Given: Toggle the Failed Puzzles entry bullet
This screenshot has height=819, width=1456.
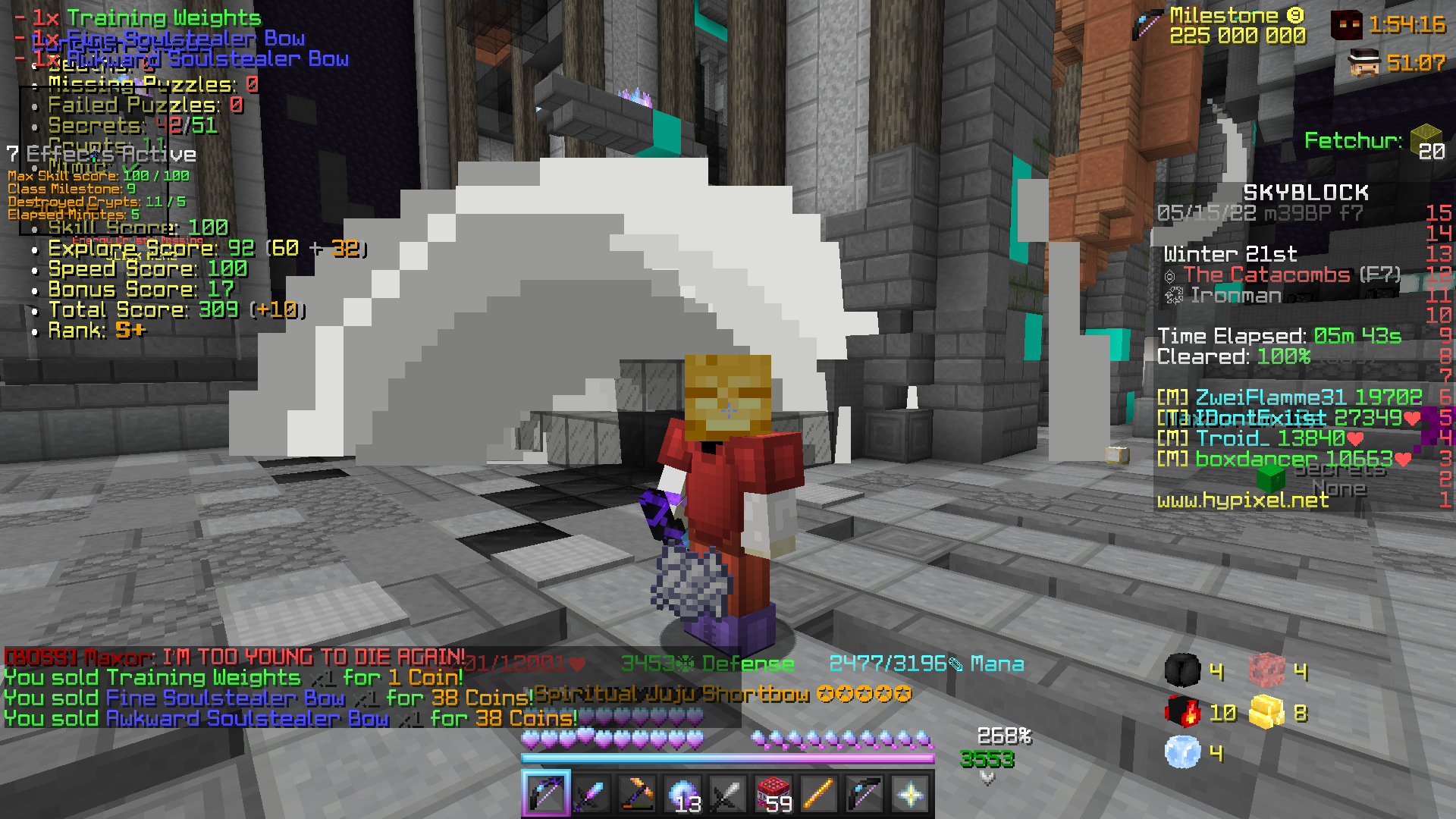Looking at the screenshot, I should (x=34, y=106).
